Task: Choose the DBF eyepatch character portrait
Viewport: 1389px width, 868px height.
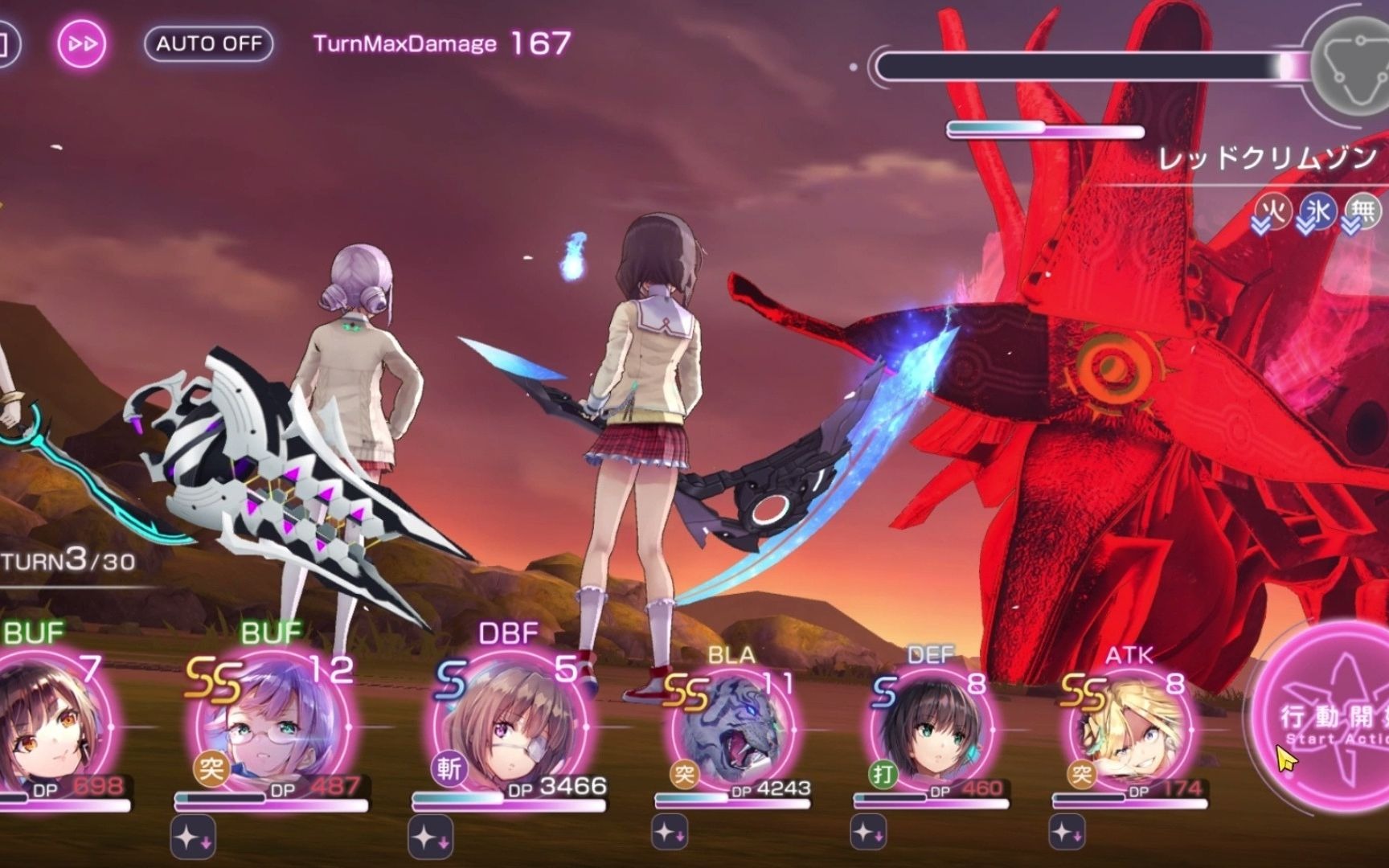Action: click(x=509, y=727)
